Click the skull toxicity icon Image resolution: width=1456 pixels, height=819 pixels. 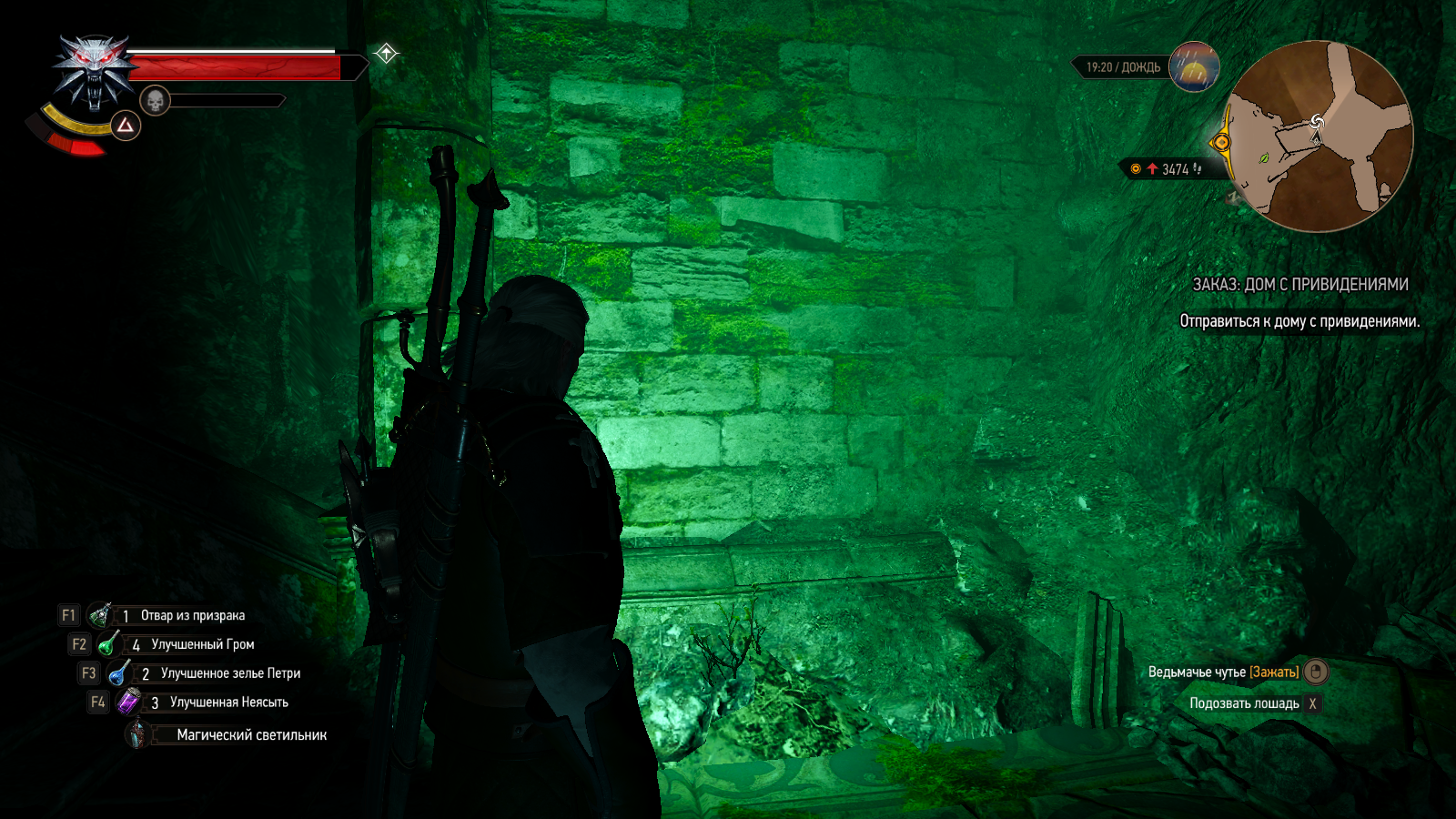pyautogui.click(x=155, y=100)
